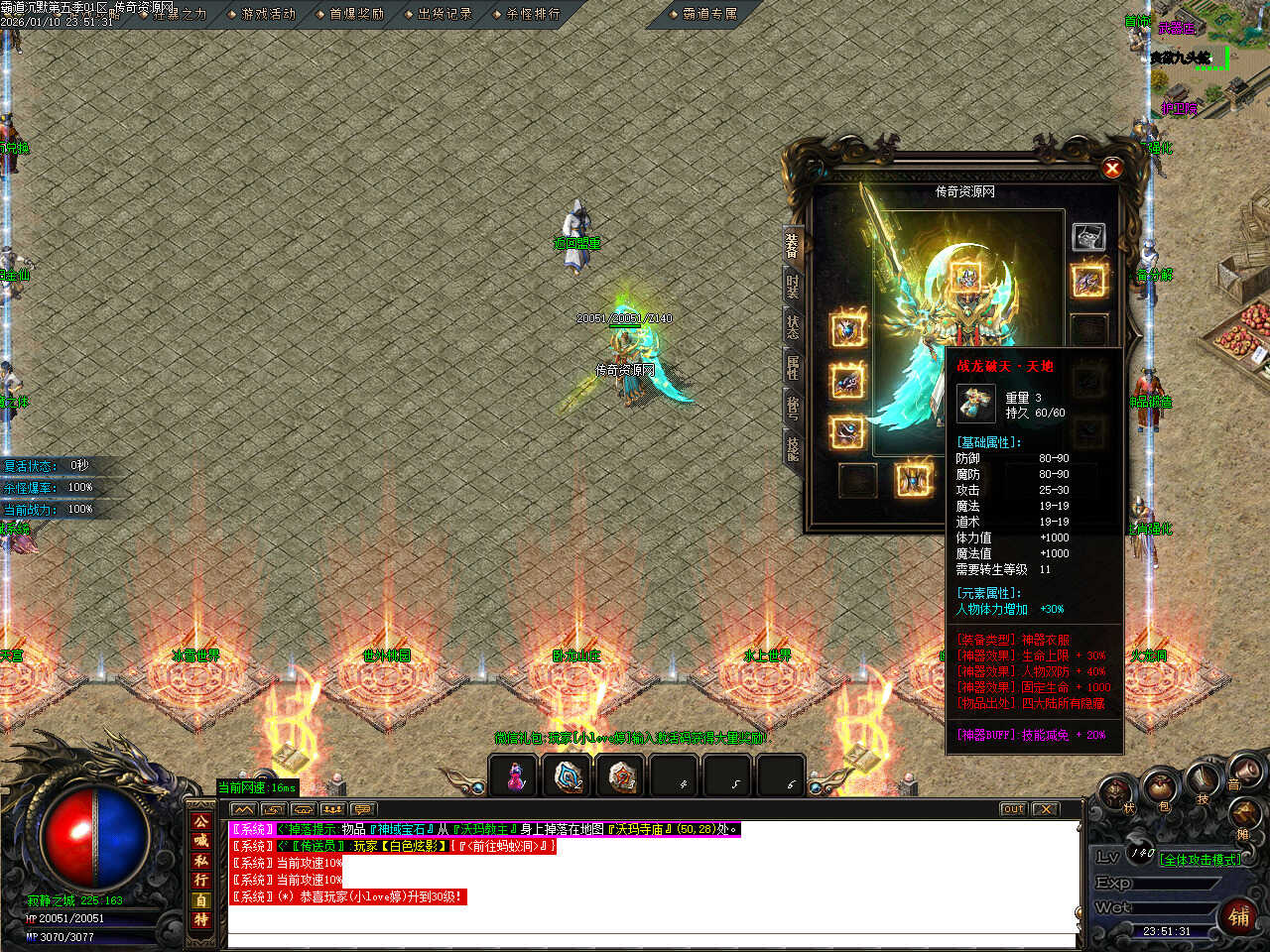The height and width of the screenshot is (952, 1270).
Task: Open the 霸道专属 exclusive menu
Action: click(708, 14)
